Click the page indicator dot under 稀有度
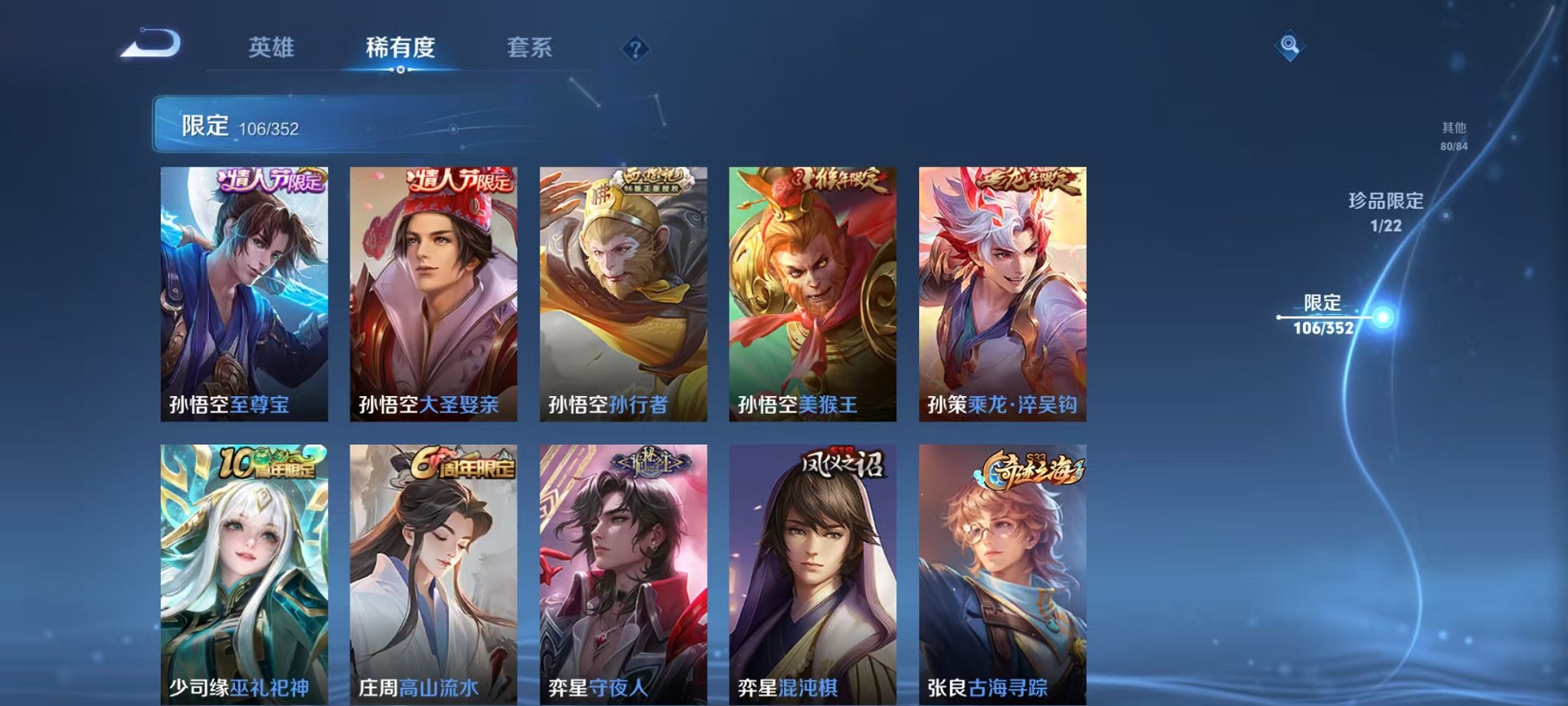 (400, 71)
